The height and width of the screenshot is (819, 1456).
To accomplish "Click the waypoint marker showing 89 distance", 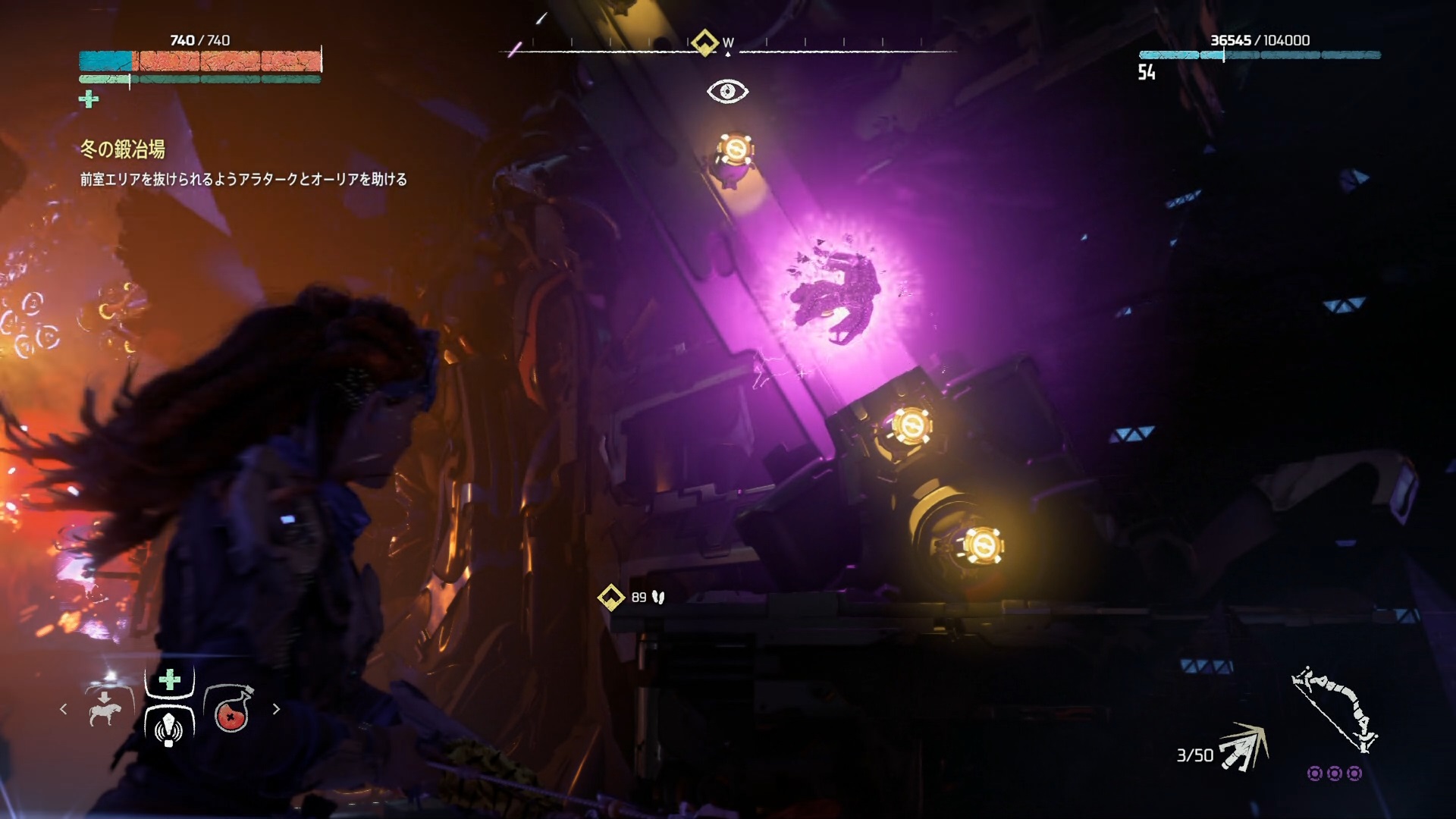I will 610,598.
